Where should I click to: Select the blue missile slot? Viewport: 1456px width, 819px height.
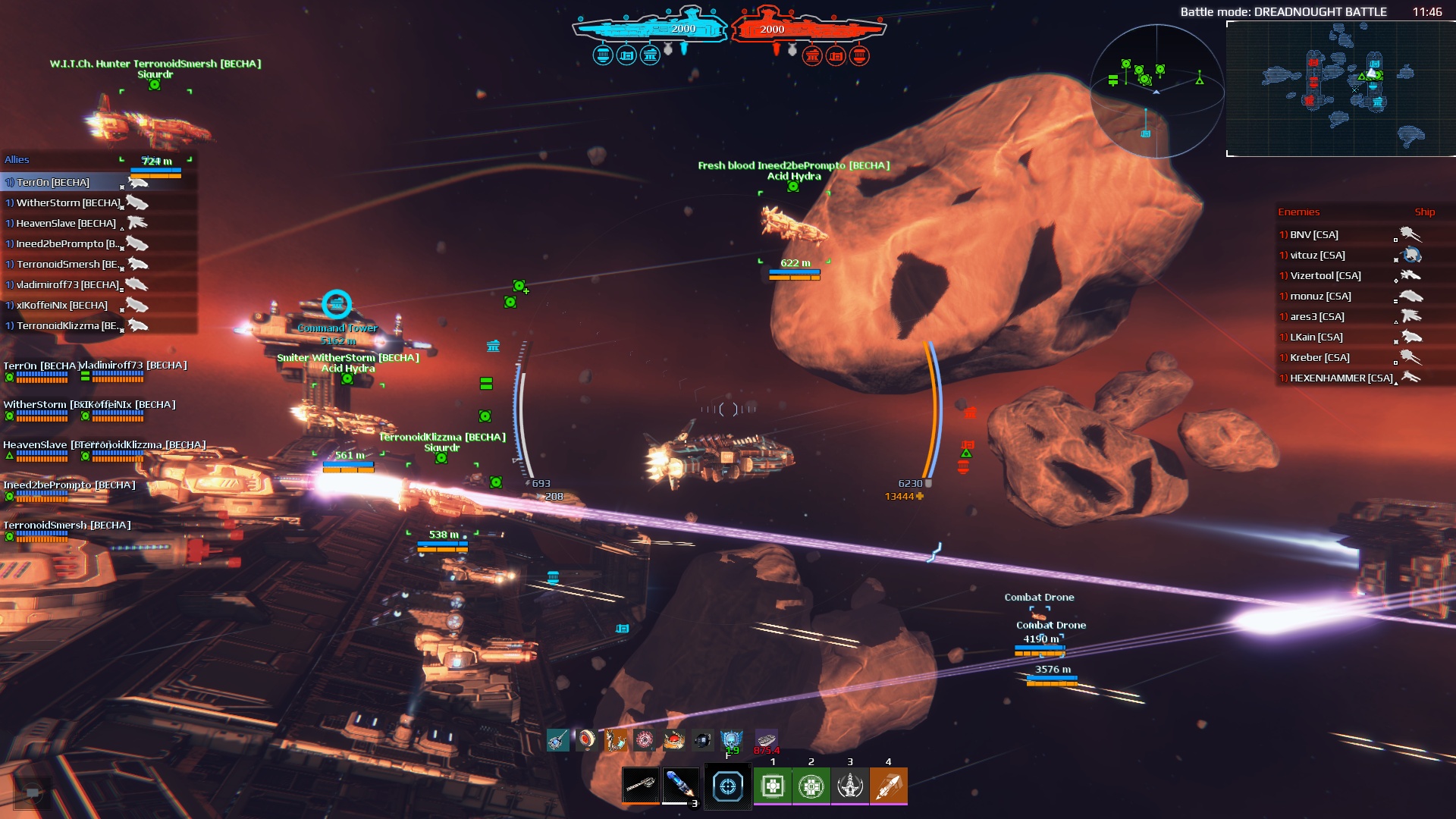(680, 785)
